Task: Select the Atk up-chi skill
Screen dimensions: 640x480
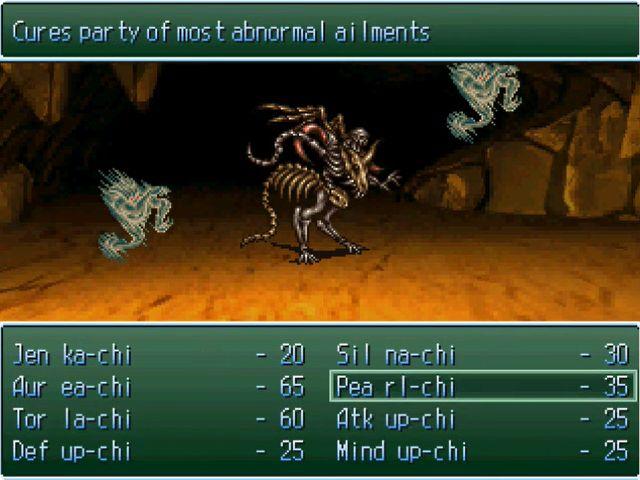Action: [x=396, y=419]
